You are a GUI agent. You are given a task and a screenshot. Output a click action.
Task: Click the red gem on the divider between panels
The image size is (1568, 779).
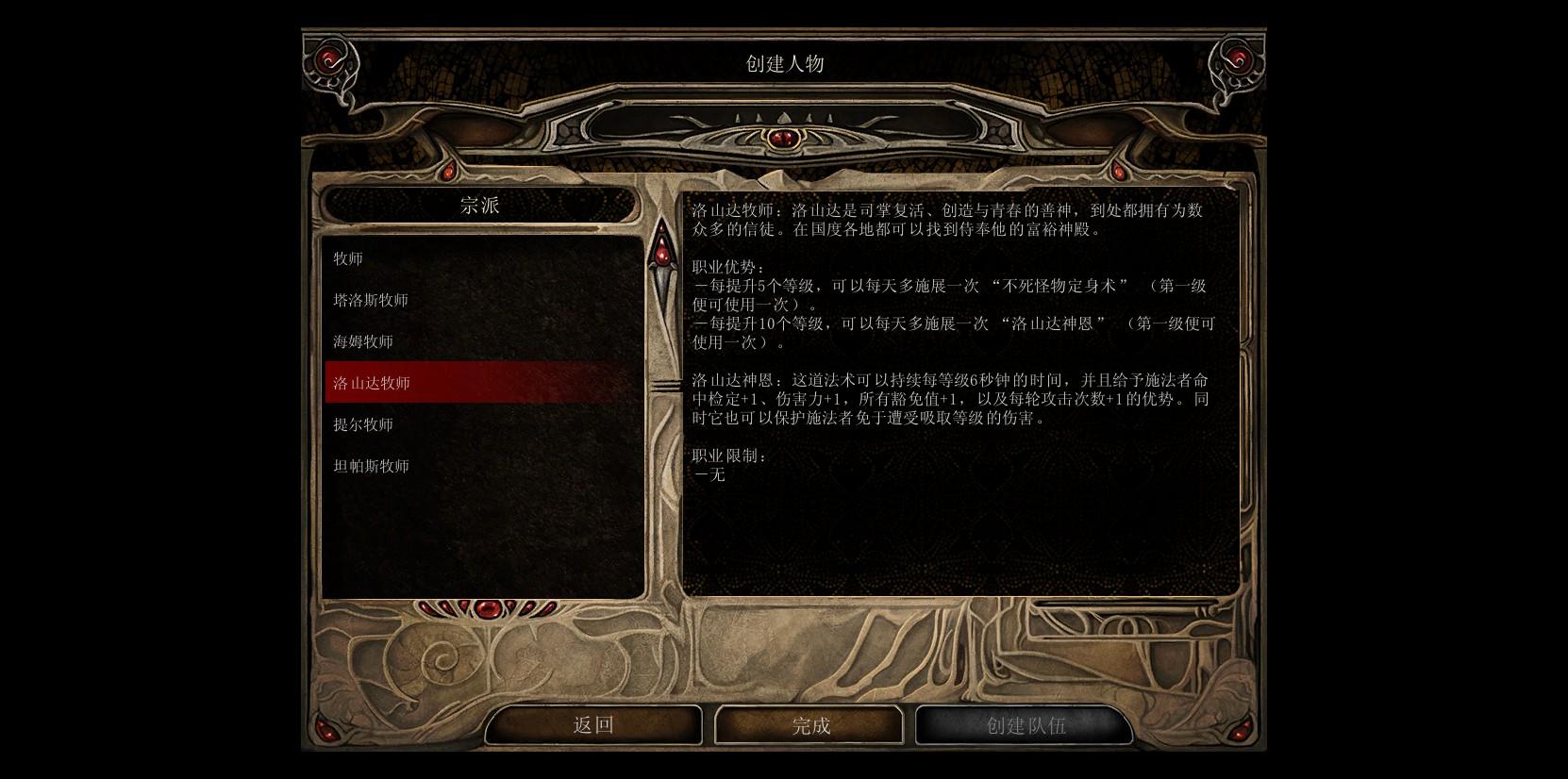point(663,255)
